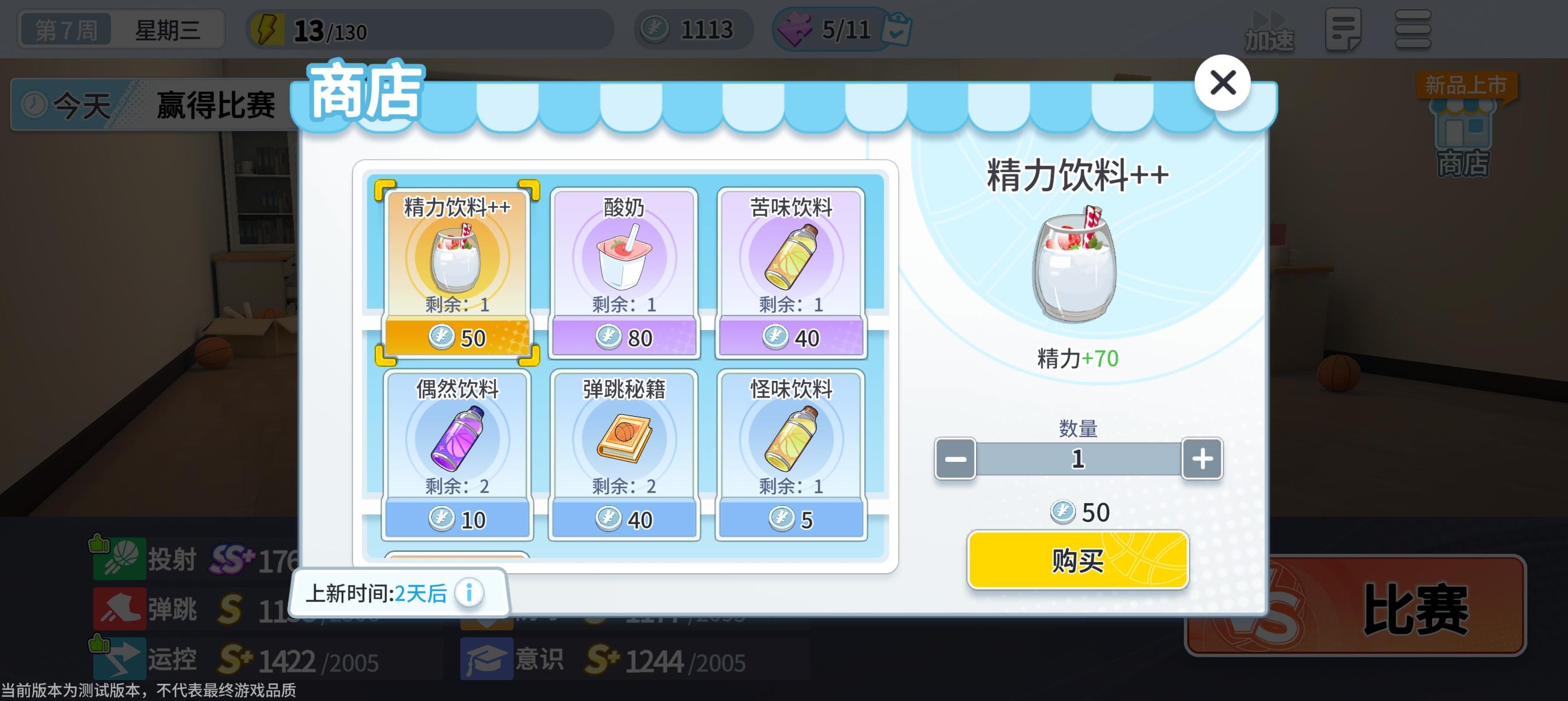
Task: Tap the info icon next to 上新时间
Action: coord(469,592)
